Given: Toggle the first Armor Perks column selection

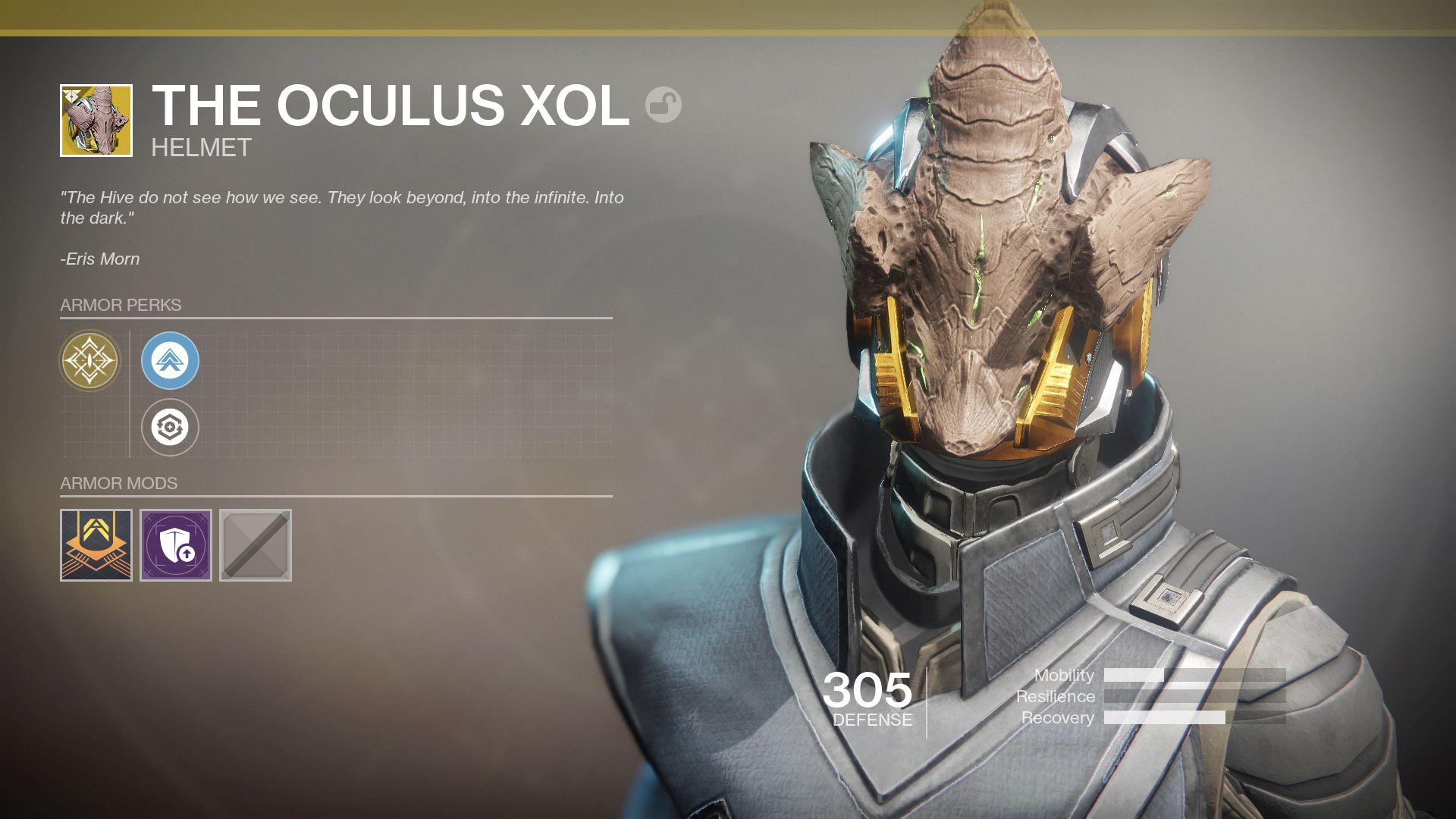Looking at the screenshot, I should [91, 361].
